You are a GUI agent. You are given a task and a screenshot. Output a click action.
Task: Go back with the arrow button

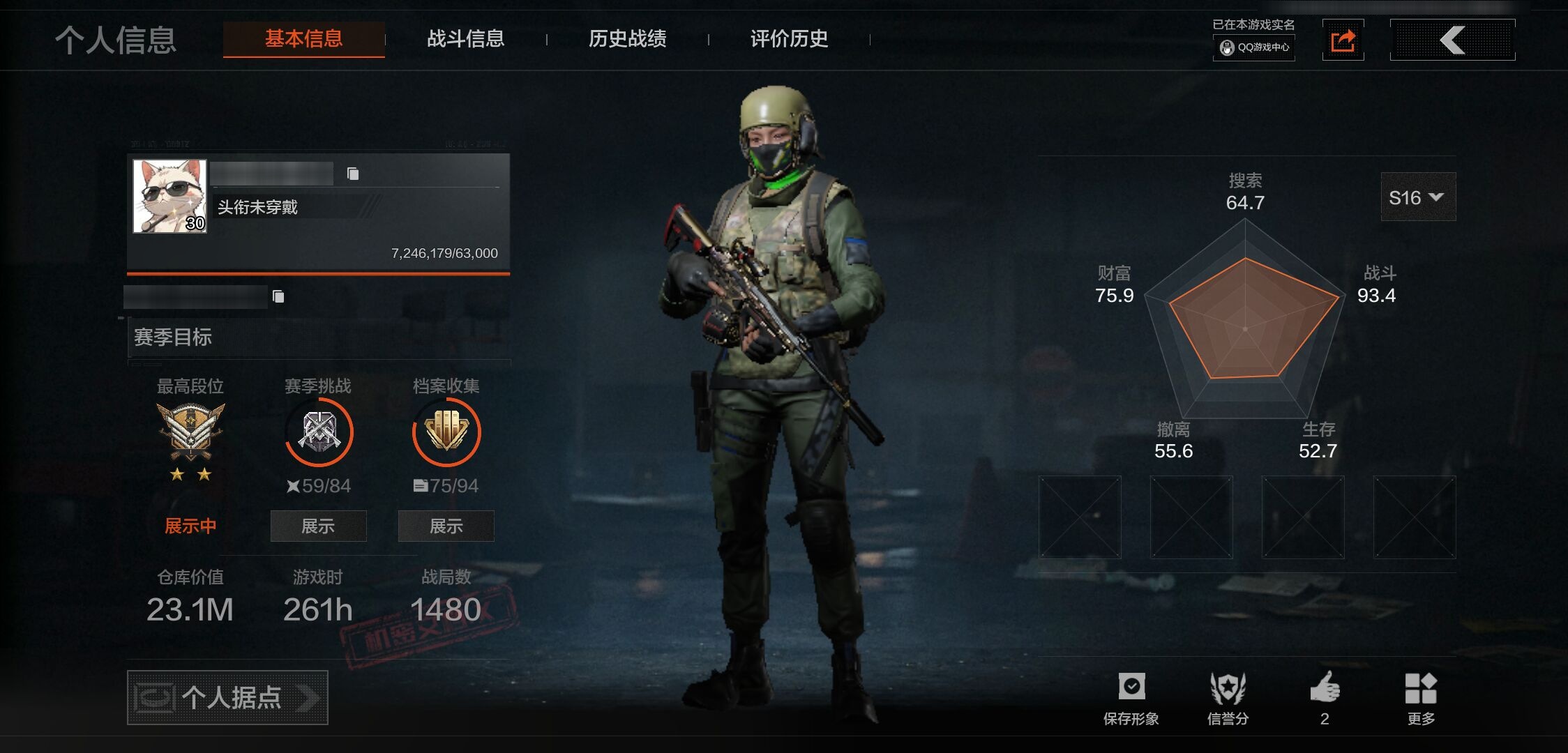[1452, 40]
